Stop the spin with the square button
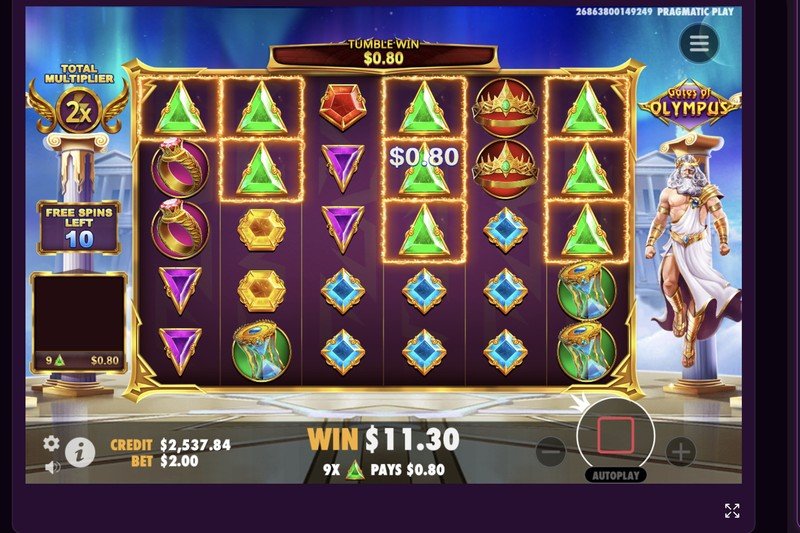This screenshot has width=800, height=533. [x=616, y=436]
